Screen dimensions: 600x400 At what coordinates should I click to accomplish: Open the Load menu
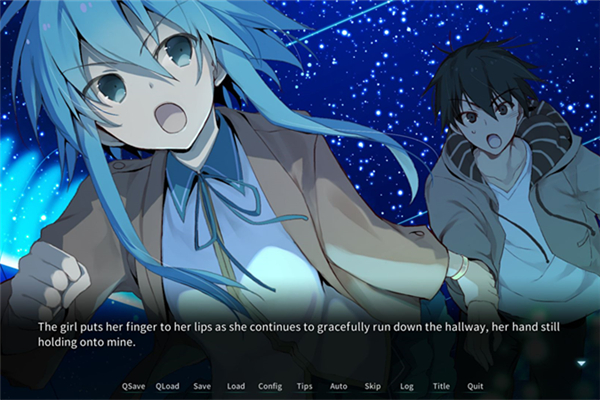coord(235,386)
